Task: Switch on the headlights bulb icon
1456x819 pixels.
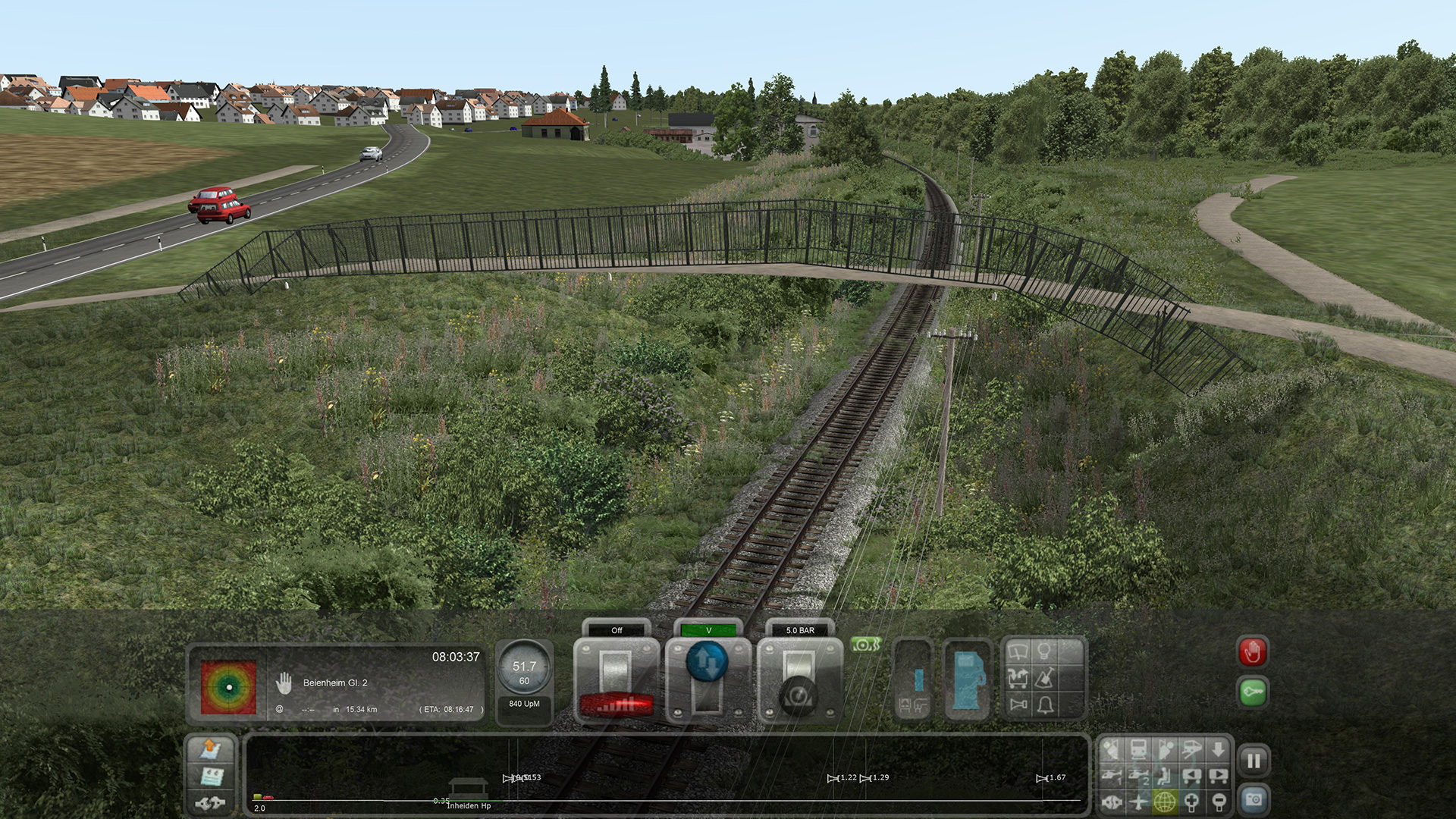Action: point(1045,651)
